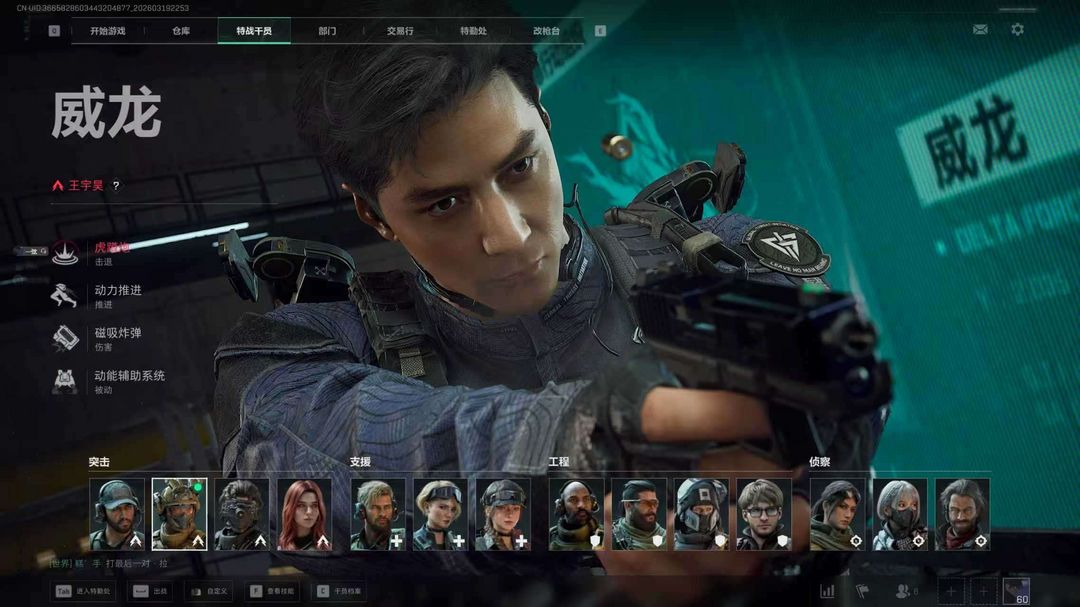Select the masked white-haired recon operator

[x=899, y=514]
